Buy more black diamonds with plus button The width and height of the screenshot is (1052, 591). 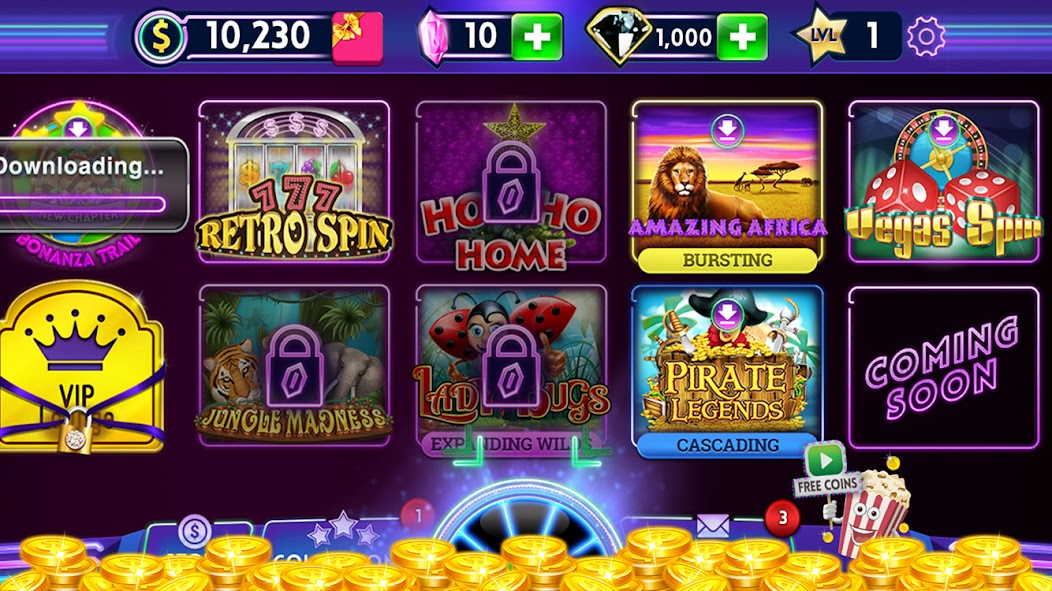[x=742, y=37]
